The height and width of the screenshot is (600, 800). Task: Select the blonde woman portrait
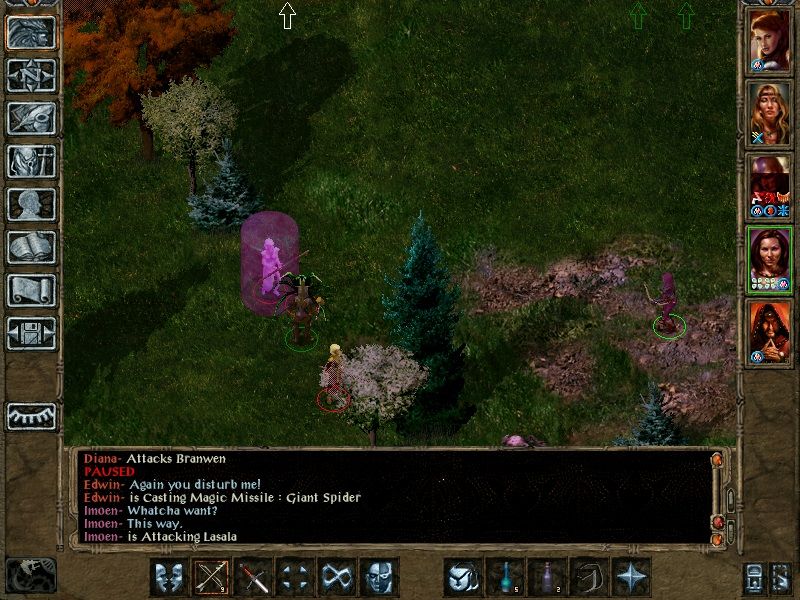(769, 113)
